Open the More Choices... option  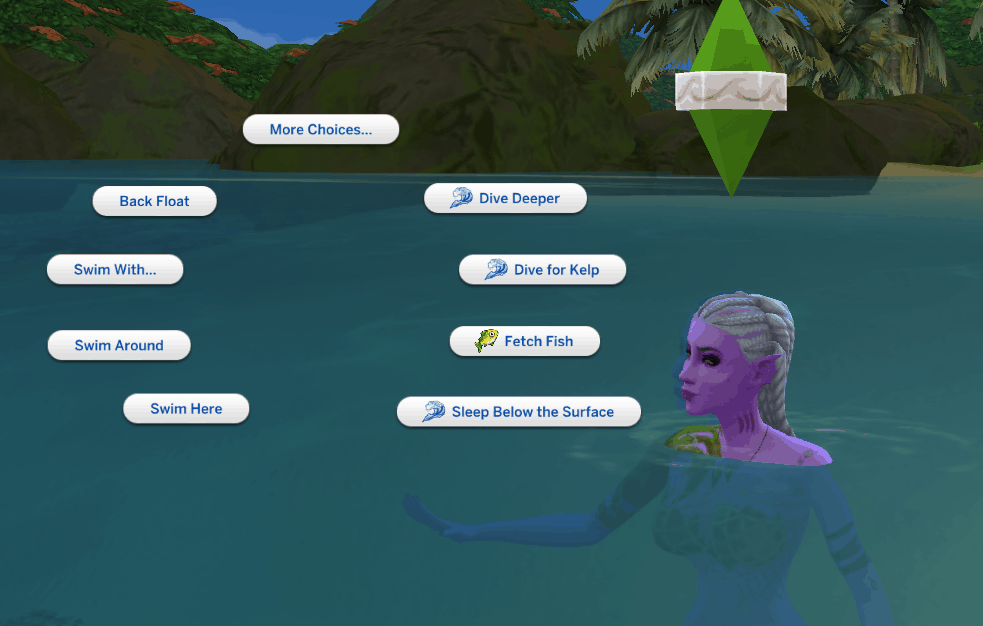click(x=320, y=130)
